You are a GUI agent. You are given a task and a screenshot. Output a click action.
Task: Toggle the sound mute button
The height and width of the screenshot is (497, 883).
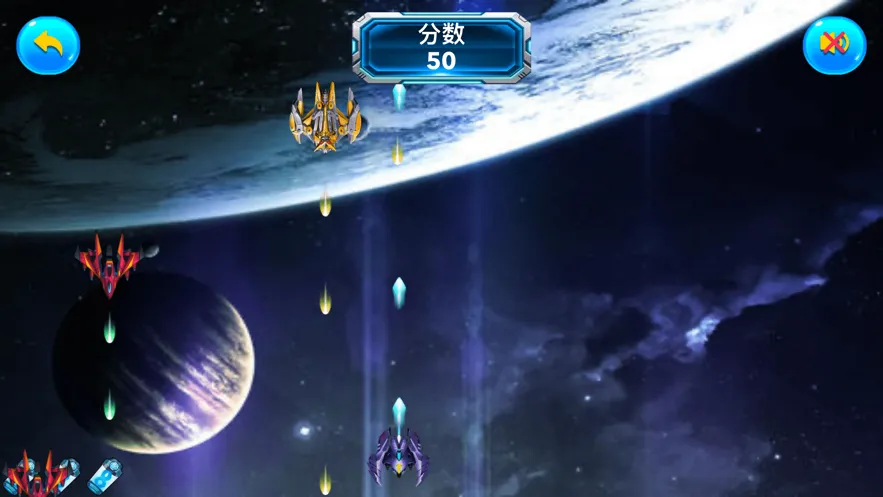click(x=834, y=45)
